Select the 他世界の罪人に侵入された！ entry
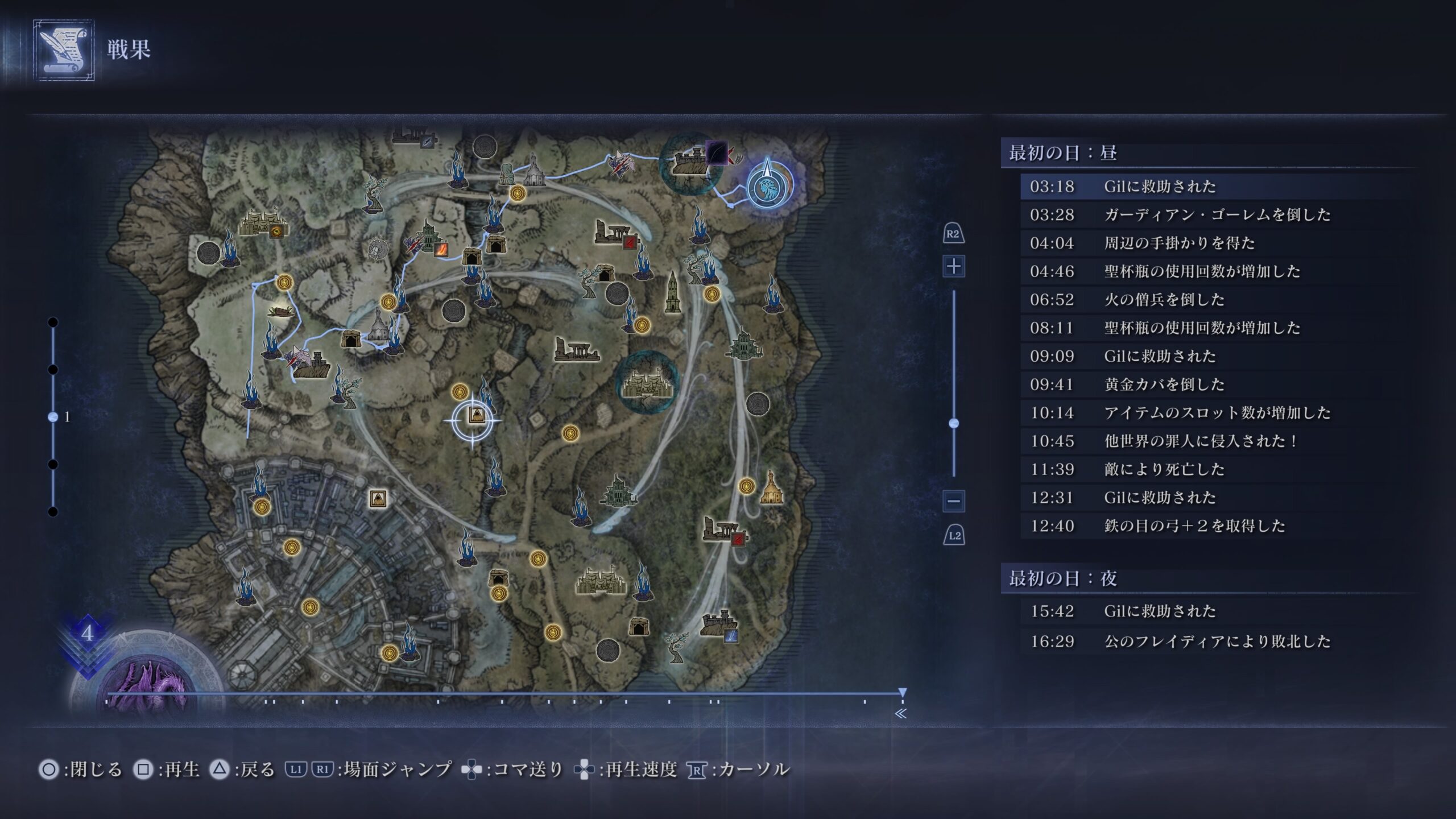The image size is (1456, 819). point(1200,441)
